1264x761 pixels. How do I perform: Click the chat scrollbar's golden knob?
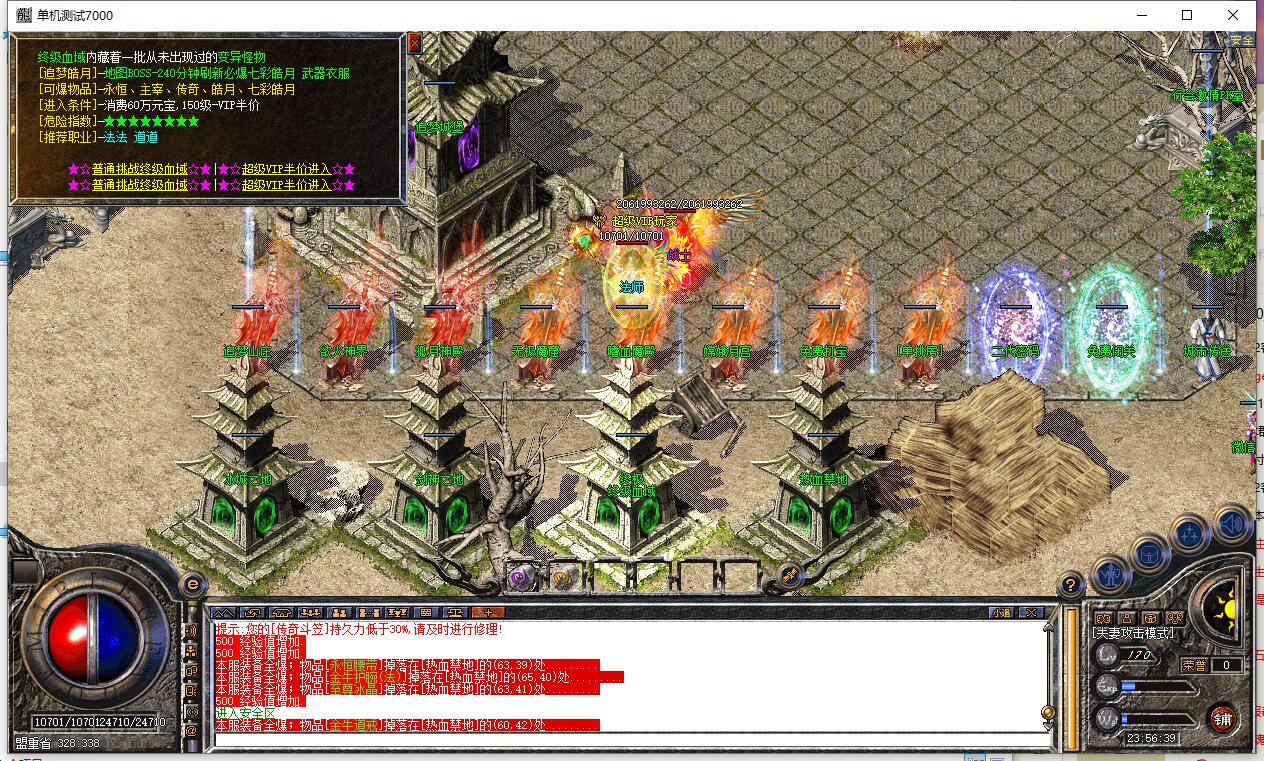1048,713
